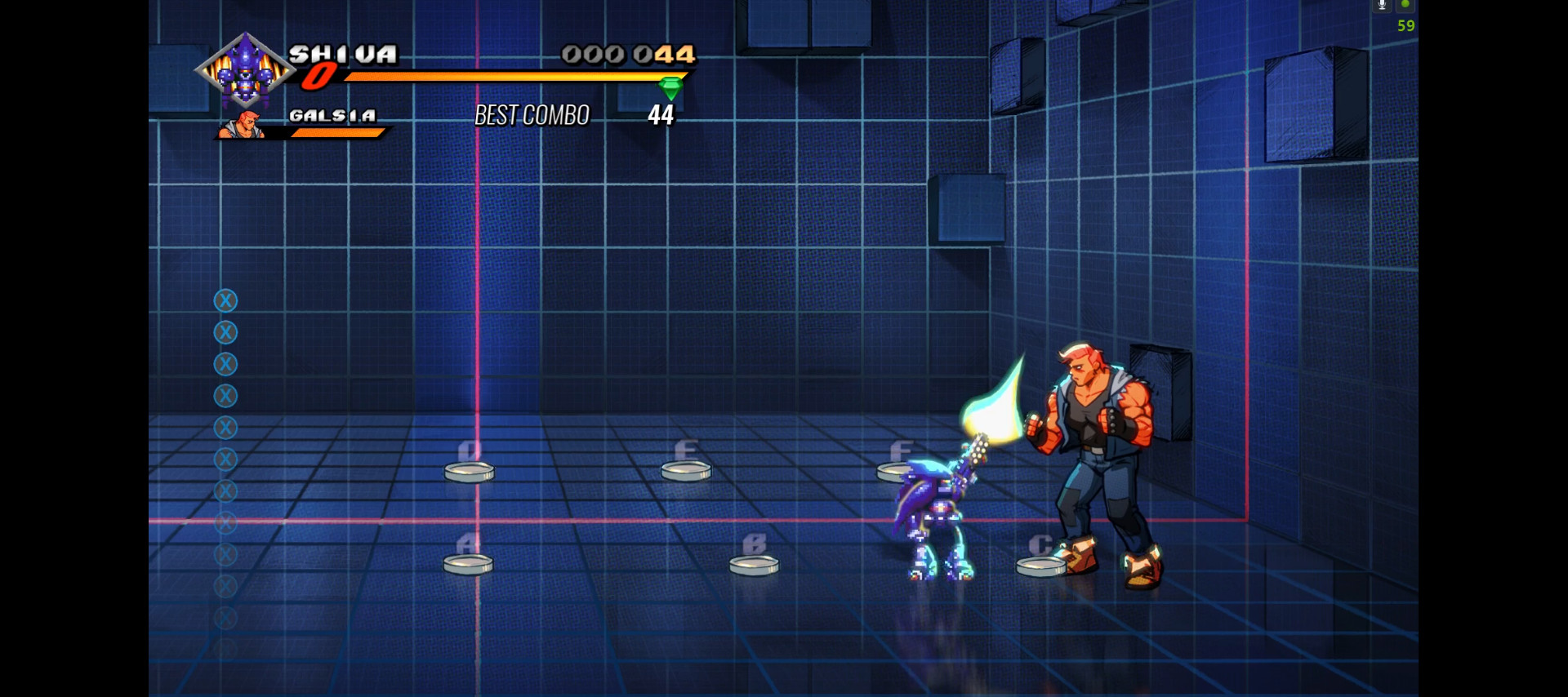Screen dimensions: 1568x697
Task: Click the topmost X button marker
Action: [226, 300]
